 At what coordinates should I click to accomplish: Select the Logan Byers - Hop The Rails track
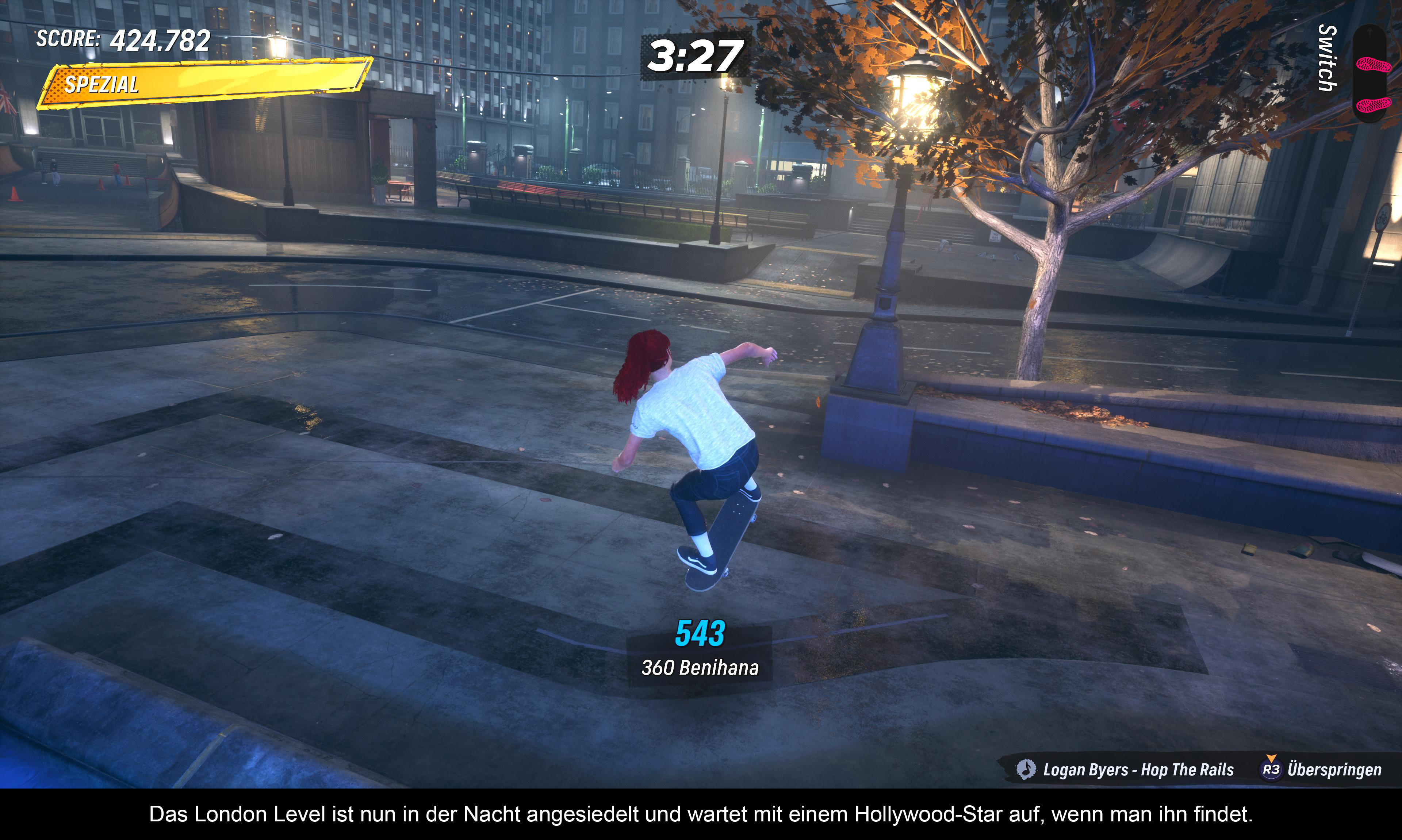click(x=1138, y=770)
